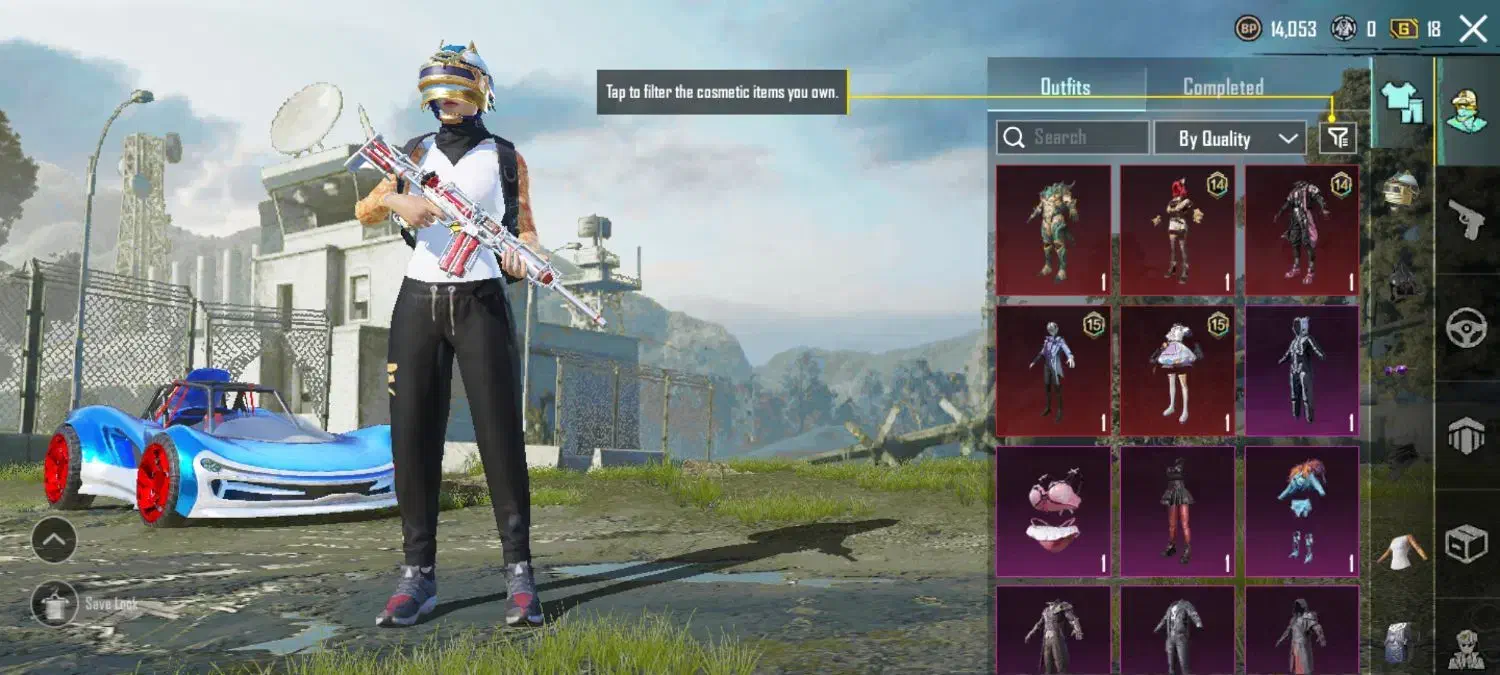Show the helmet subcategory
1500x675 pixels.
pos(1401,188)
